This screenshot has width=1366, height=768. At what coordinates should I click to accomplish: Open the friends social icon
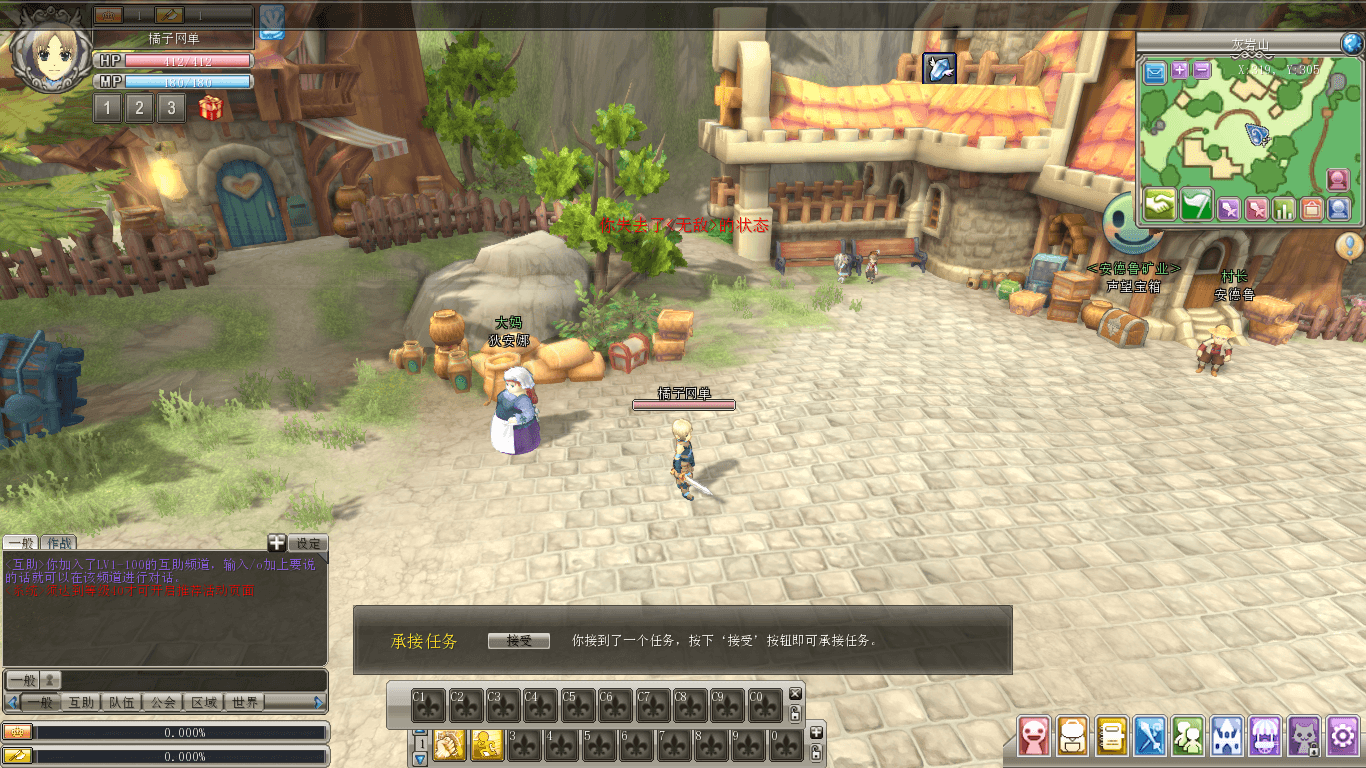(x=1188, y=737)
